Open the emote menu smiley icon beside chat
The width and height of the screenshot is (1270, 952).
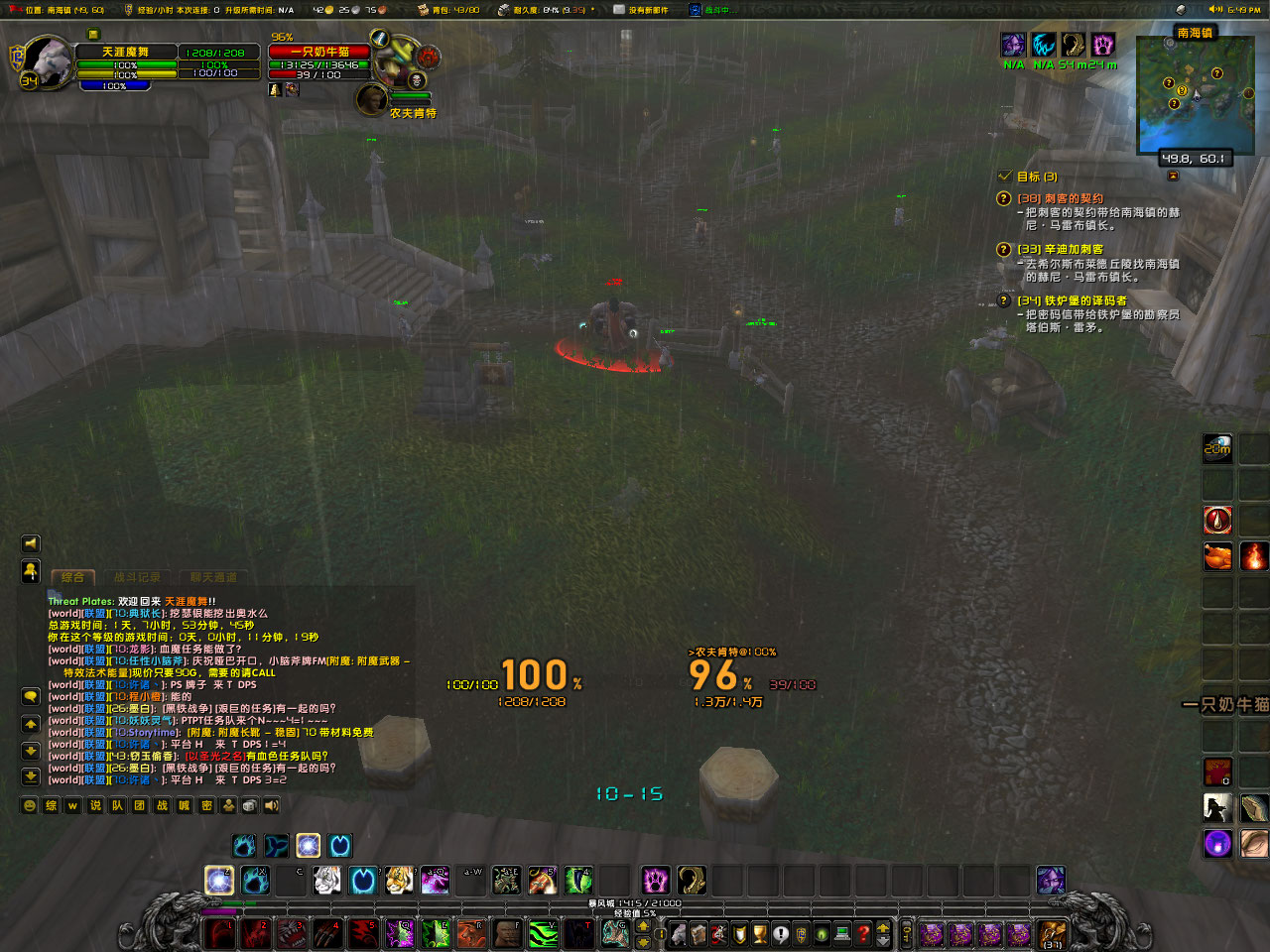tap(29, 805)
